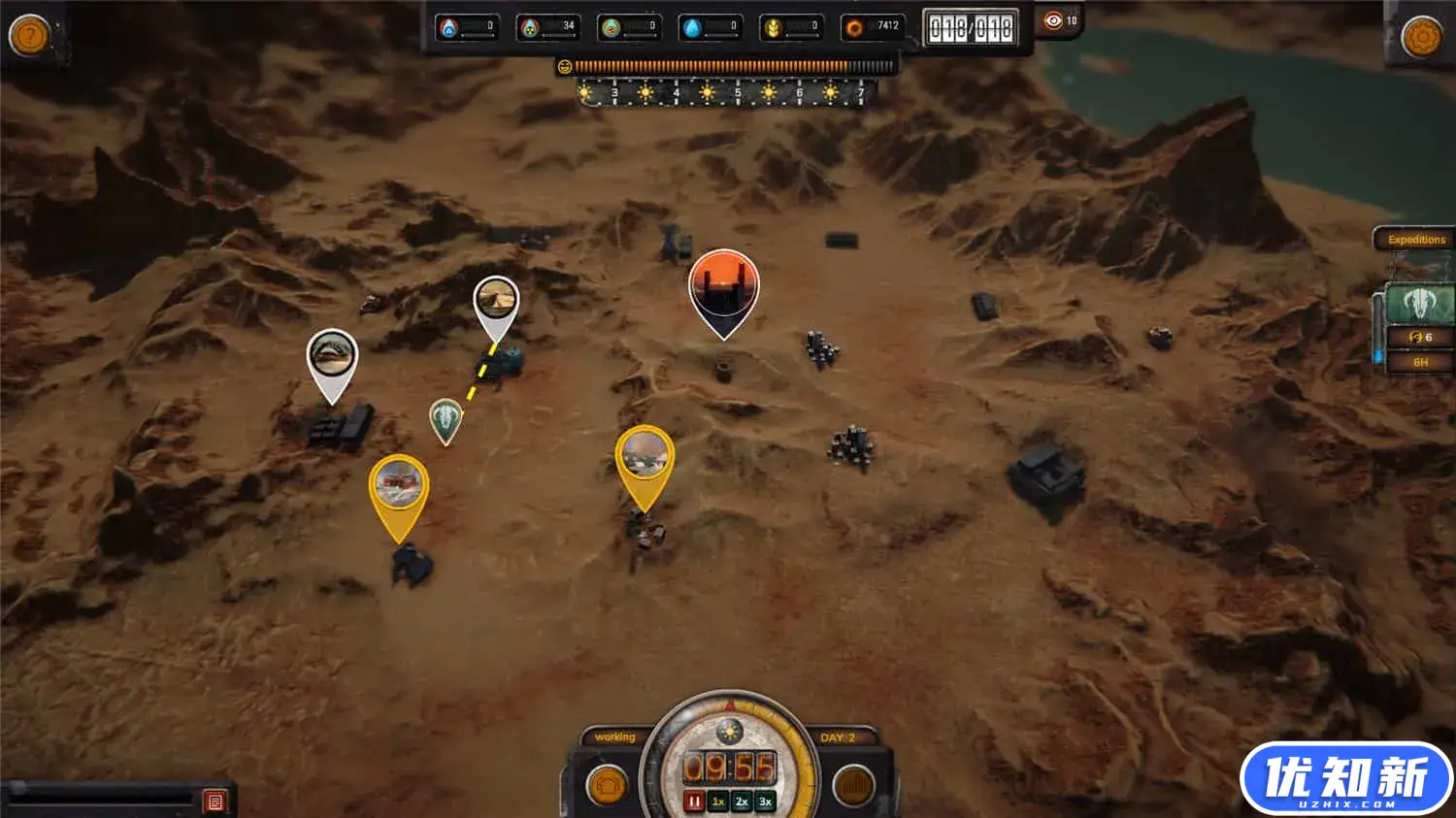Set game speed to 1x
The height and width of the screenshot is (818, 1456).
coord(718,802)
